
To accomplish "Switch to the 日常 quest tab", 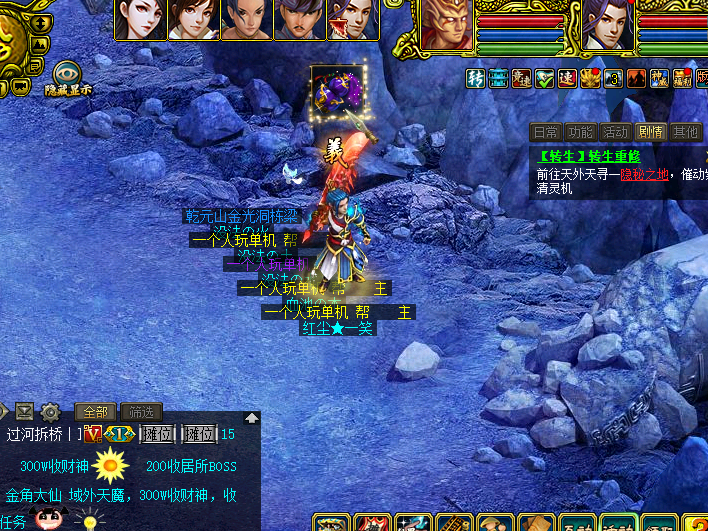I will click(545, 132).
